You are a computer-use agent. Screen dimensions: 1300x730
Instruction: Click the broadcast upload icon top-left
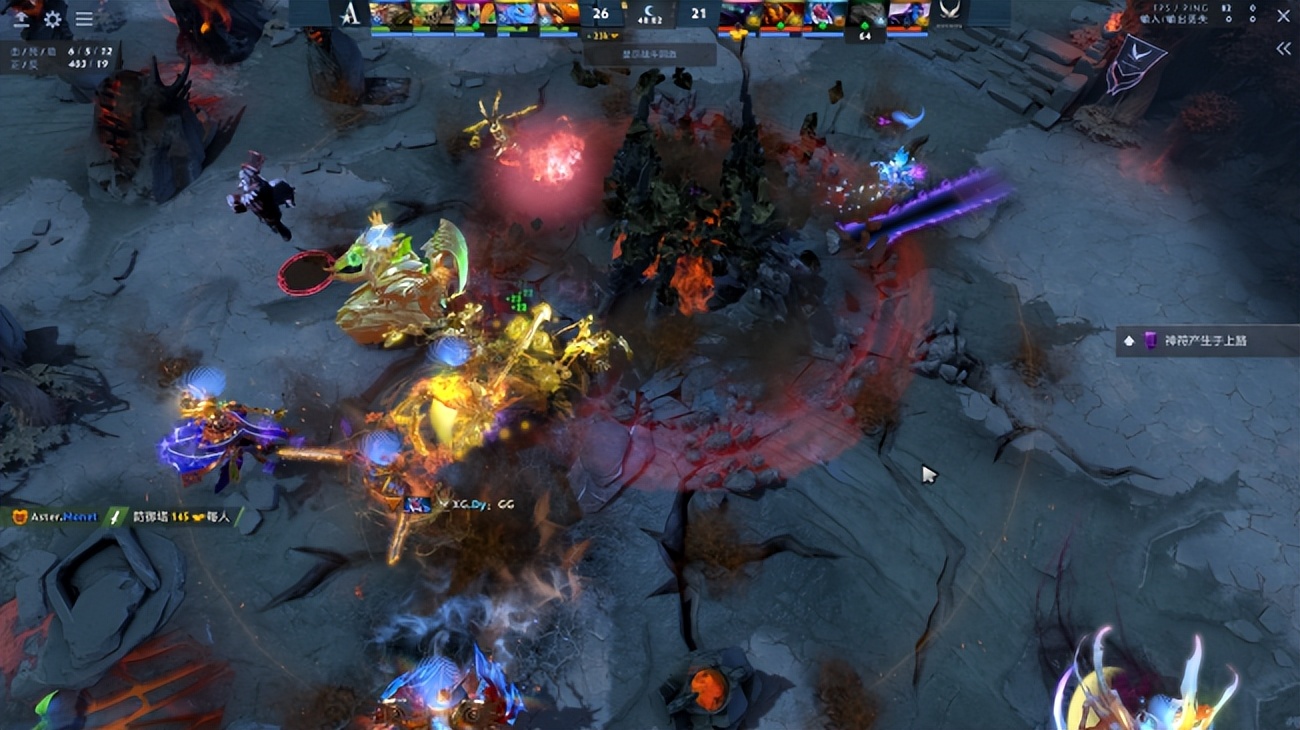tap(21, 17)
